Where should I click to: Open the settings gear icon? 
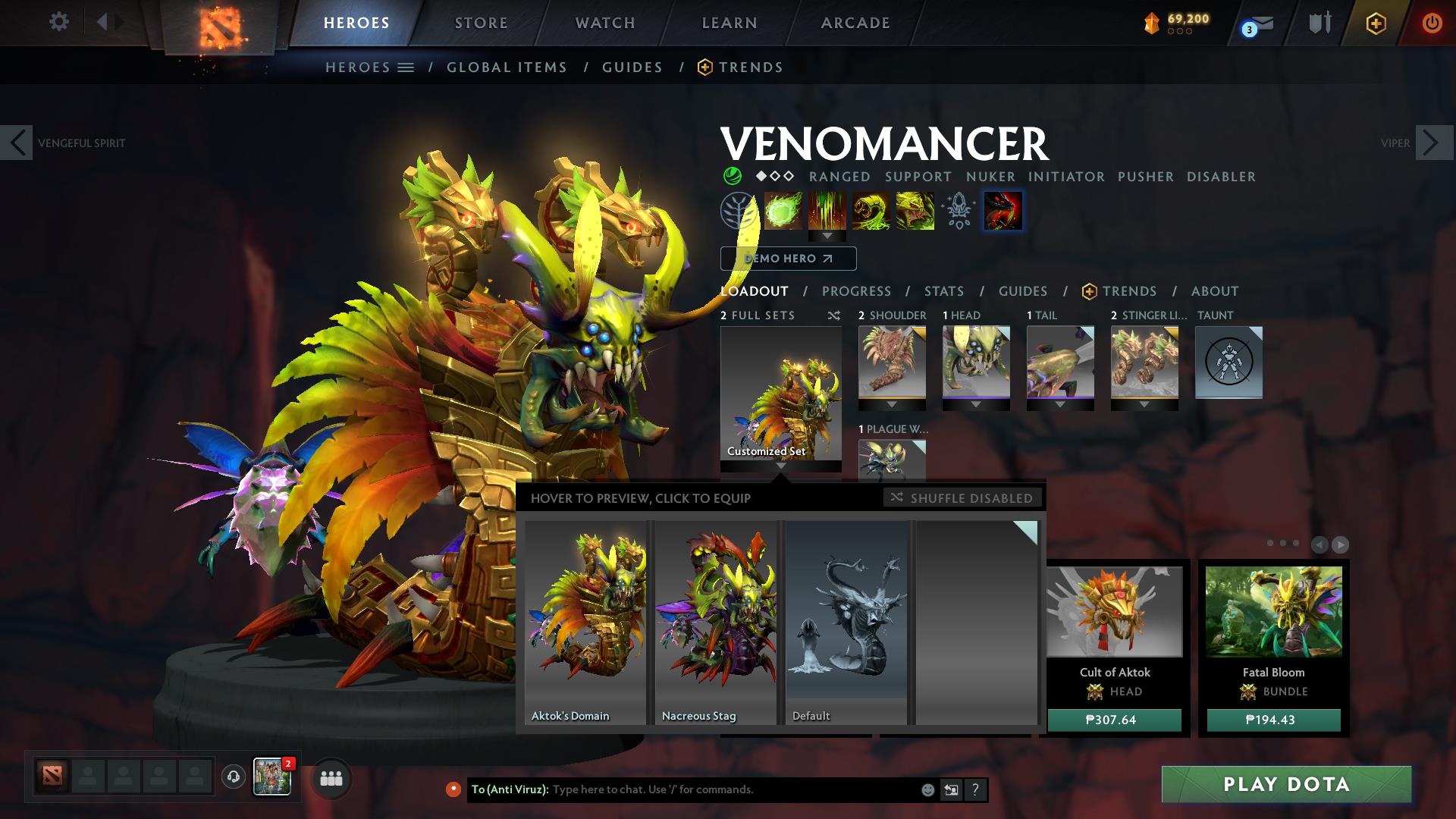(59, 22)
